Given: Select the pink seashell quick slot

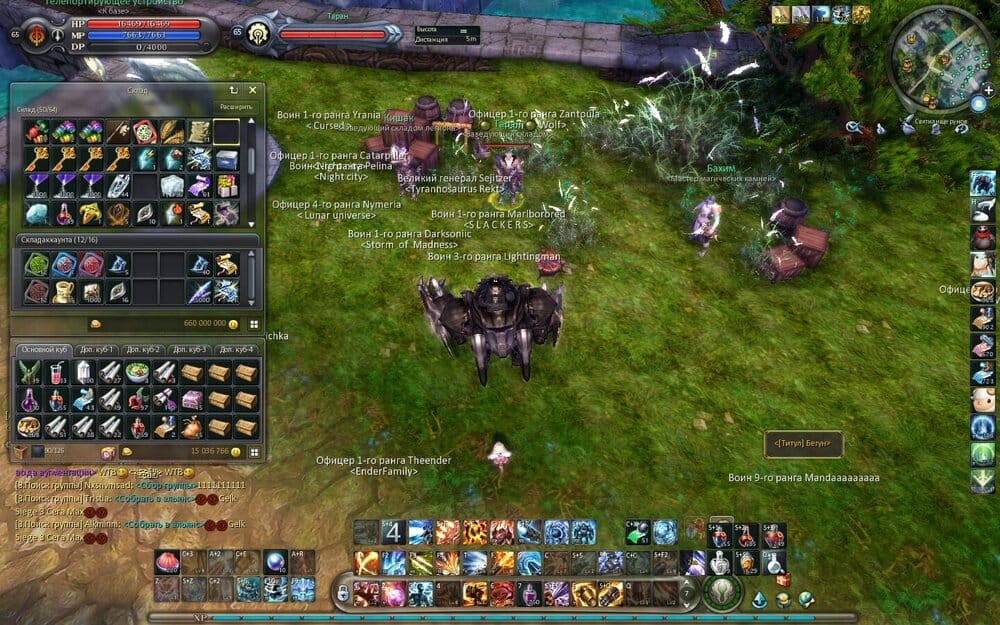Looking at the screenshot, I should coord(166,561).
